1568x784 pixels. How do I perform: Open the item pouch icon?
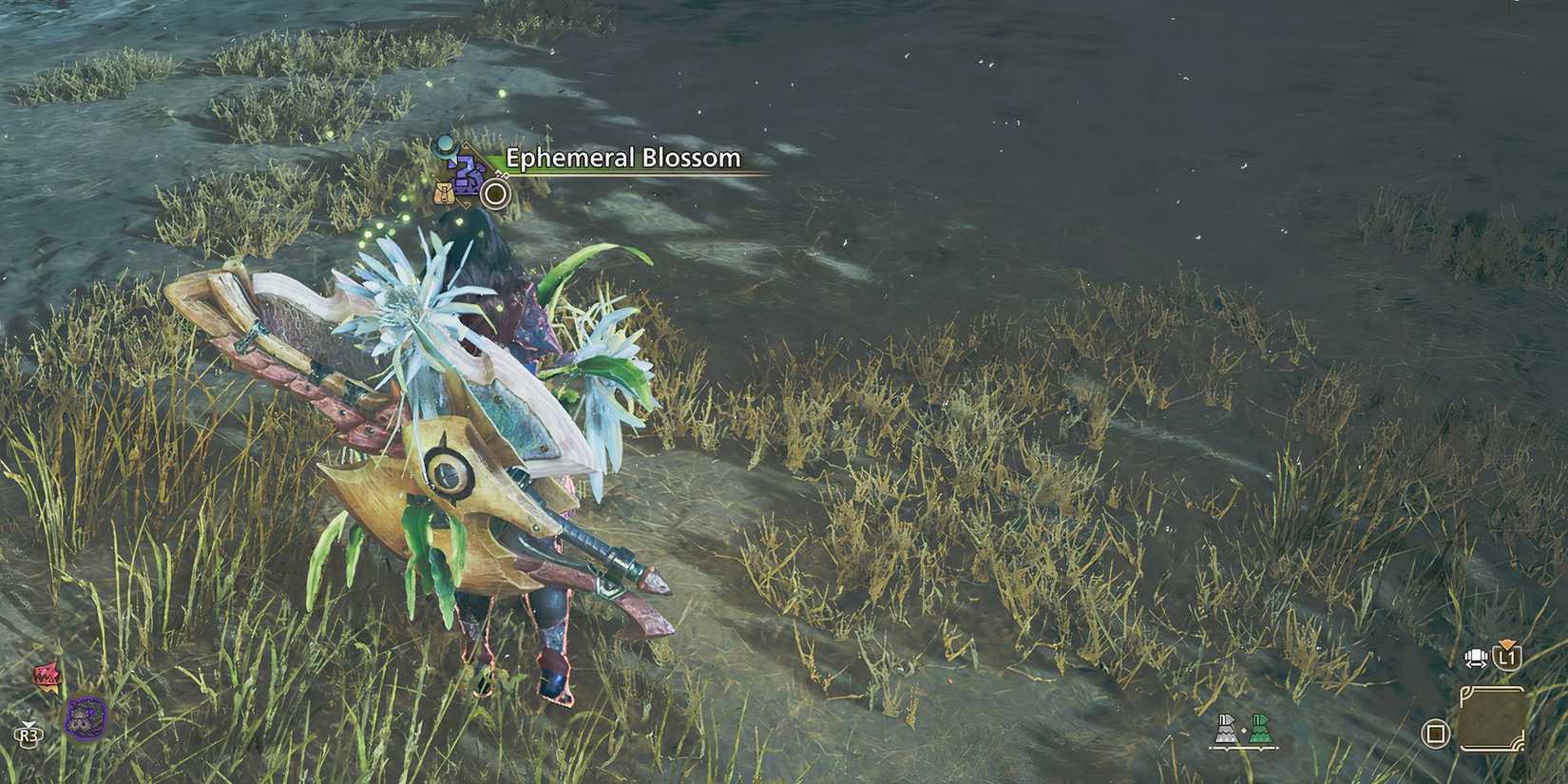444,193
